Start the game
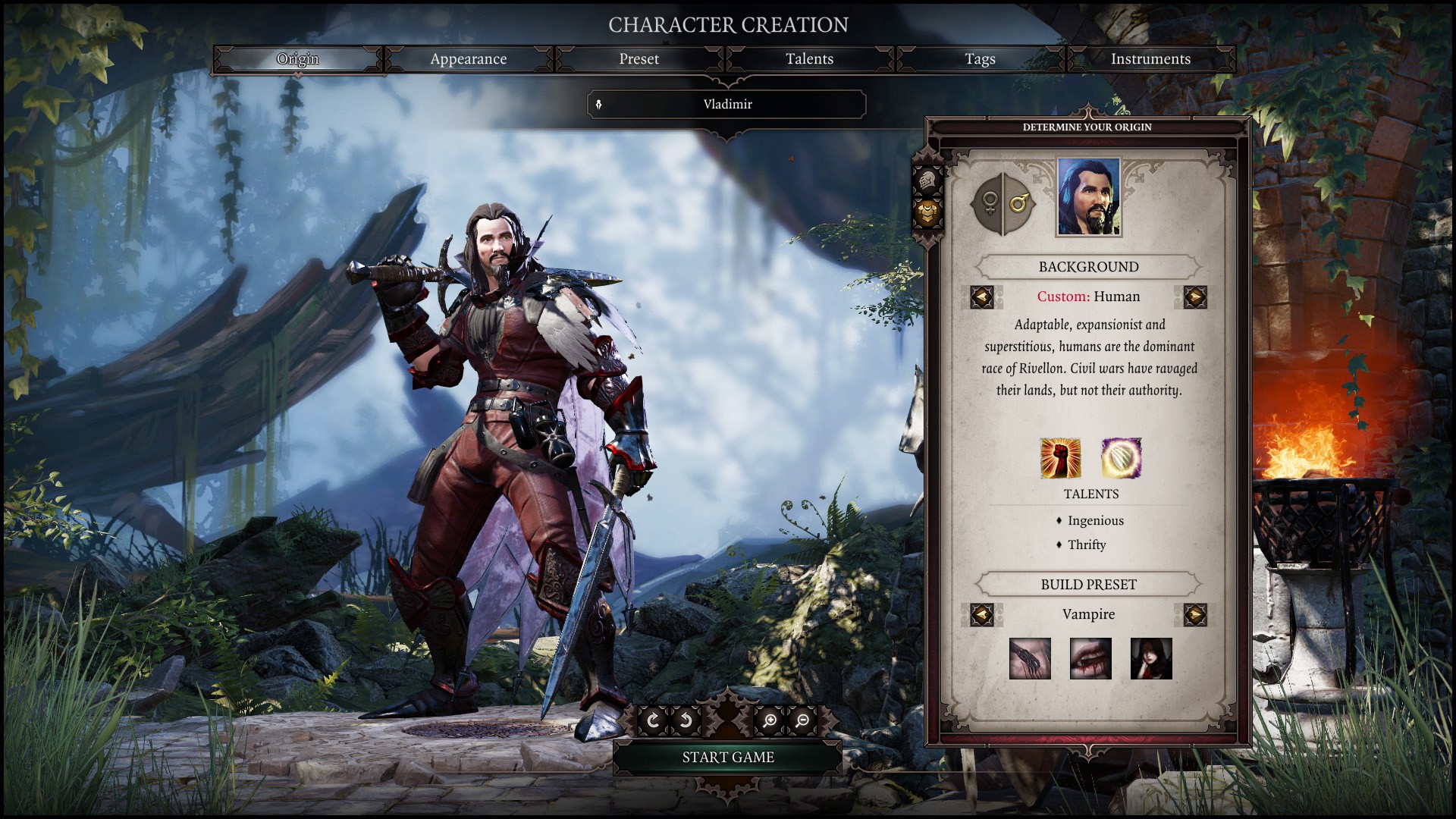Screen dimensions: 1456x819 (x=727, y=757)
